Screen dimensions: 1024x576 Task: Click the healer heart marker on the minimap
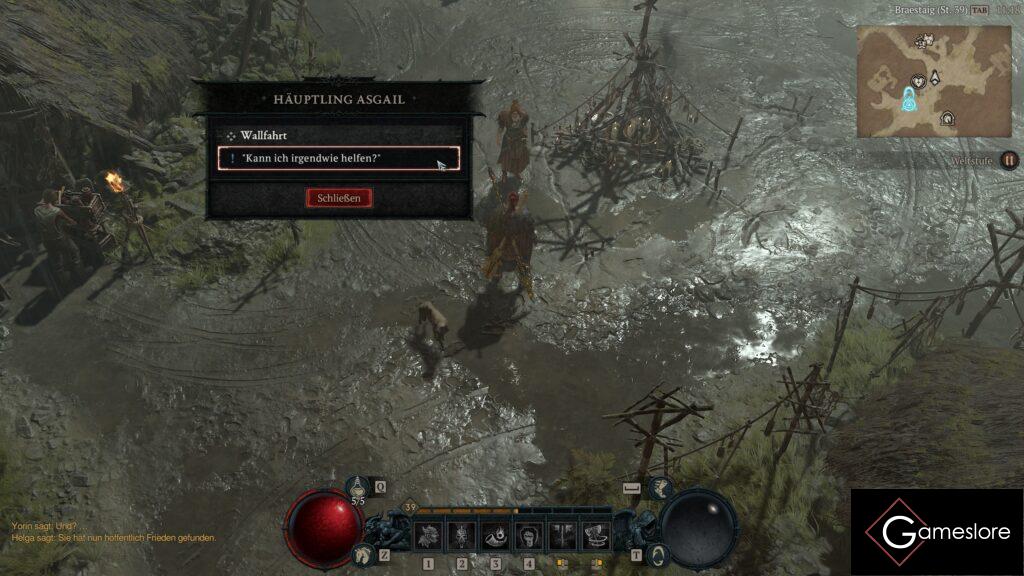pos(917,81)
